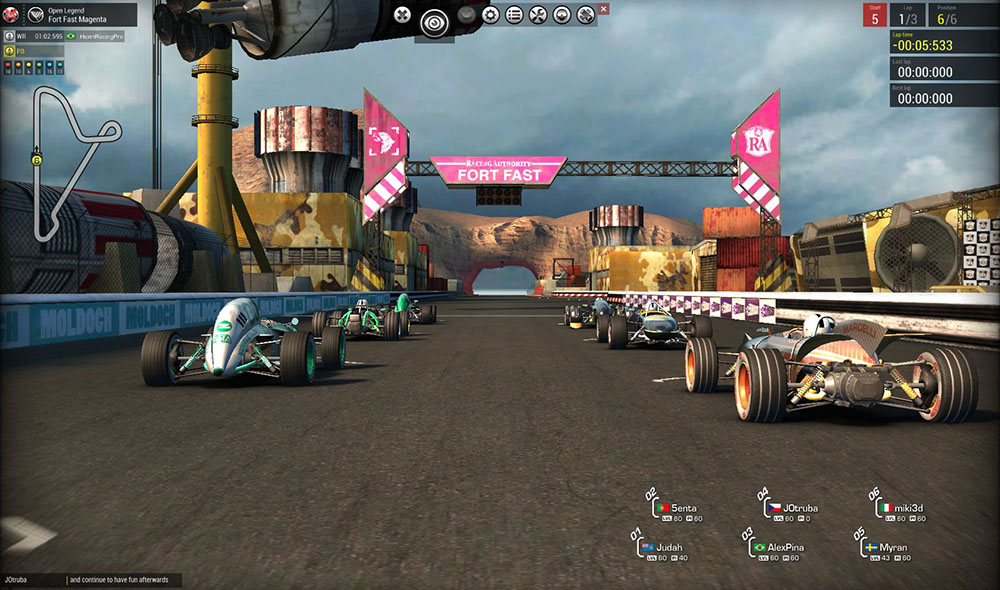Open the list menu icon
This screenshot has height=590, width=1000.
pyautogui.click(x=514, y=15)
